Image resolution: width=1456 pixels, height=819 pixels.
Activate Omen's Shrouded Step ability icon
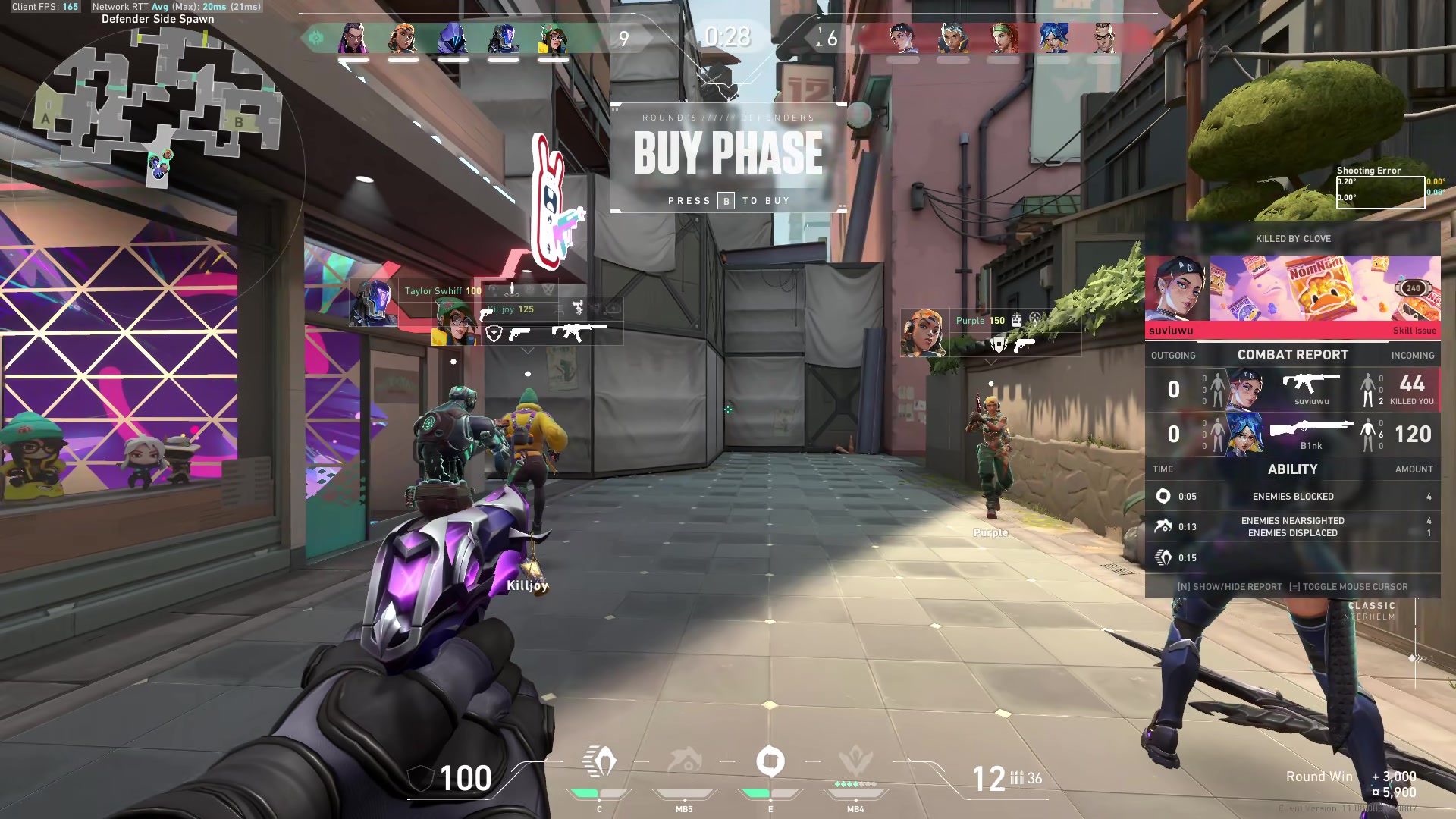pos(599,762)
